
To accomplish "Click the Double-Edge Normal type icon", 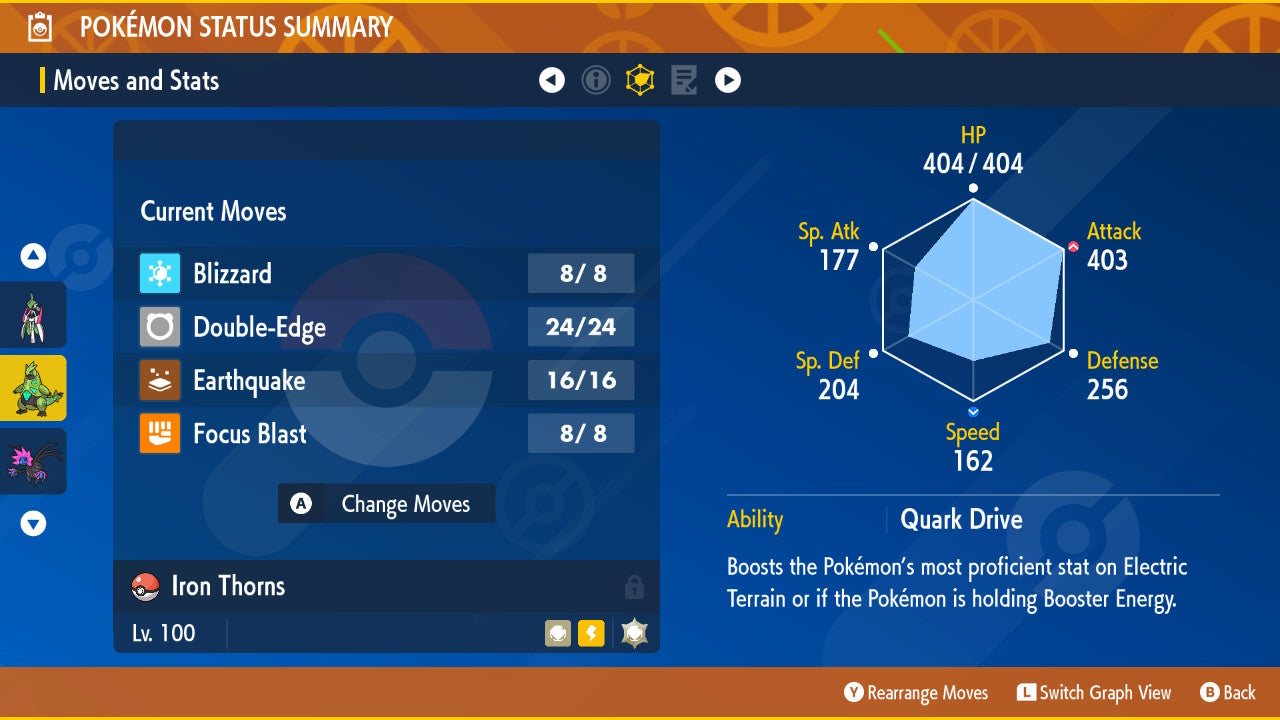I will click(158, 327).
